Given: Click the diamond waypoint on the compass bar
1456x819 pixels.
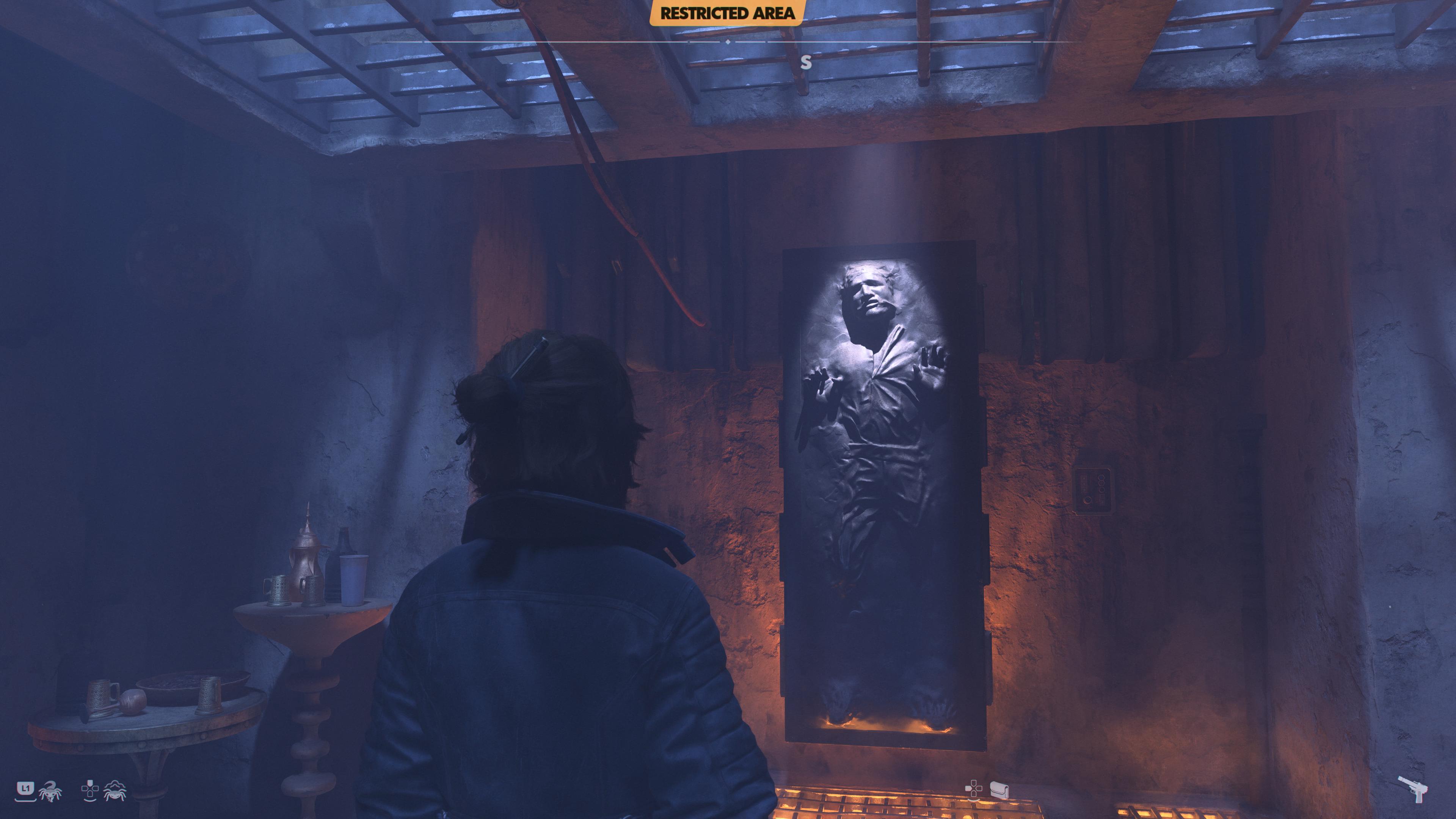Looking at the screenshot, I should [x=728, y=42].
